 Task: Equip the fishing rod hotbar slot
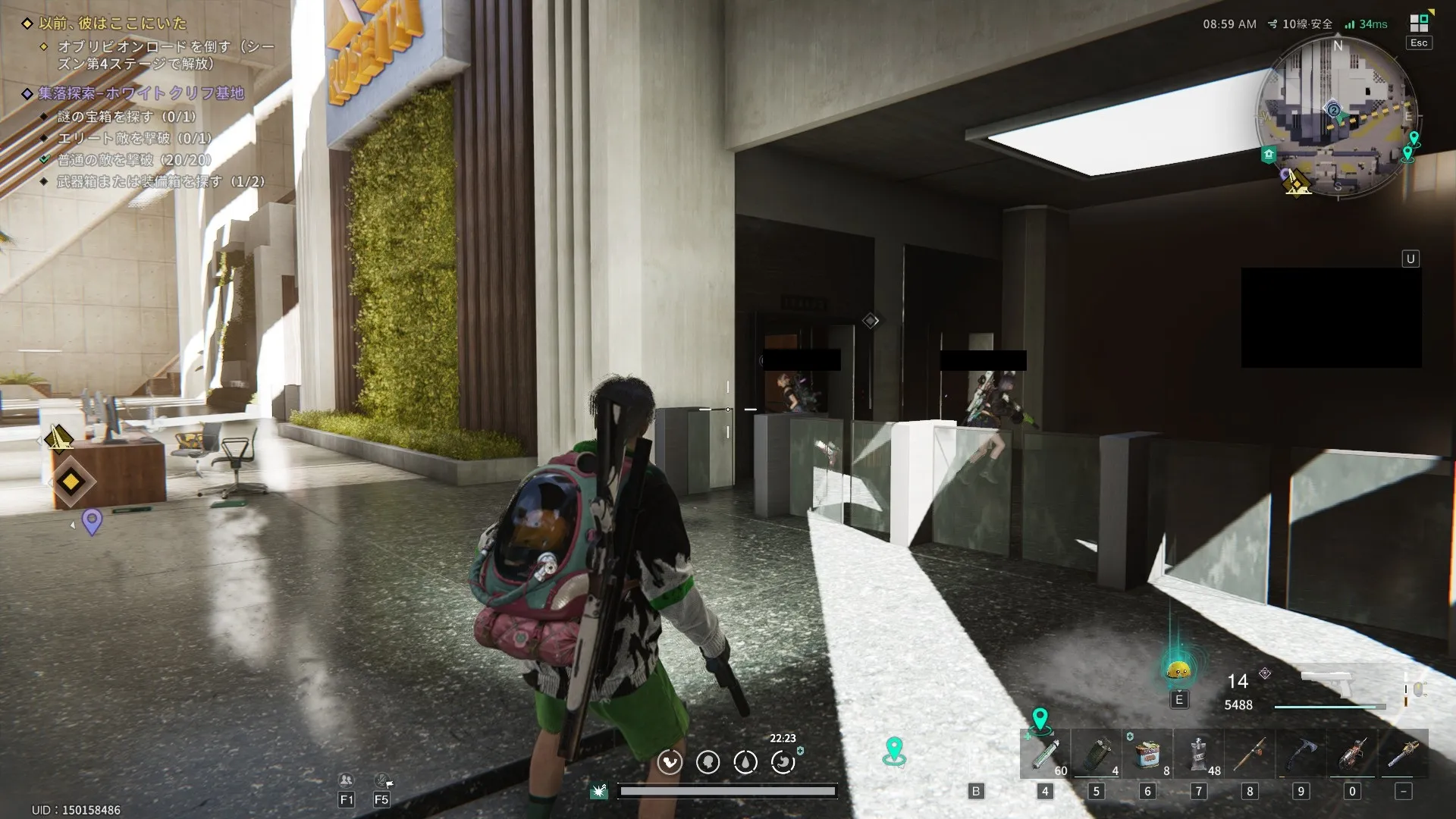pyautogui.click(x=1250, y=754)
